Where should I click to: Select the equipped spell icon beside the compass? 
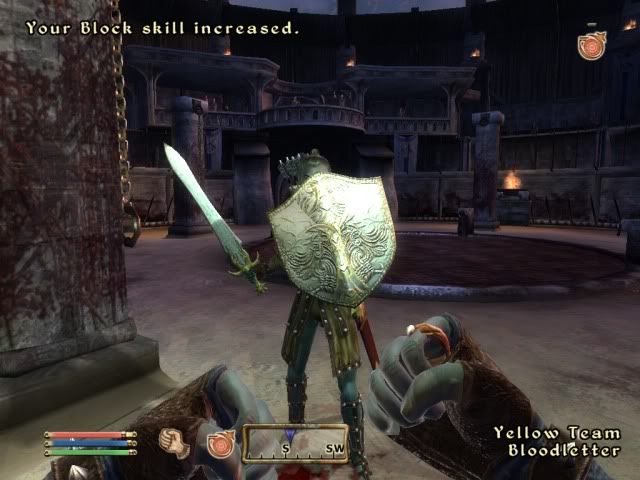(x=220, y=441)
